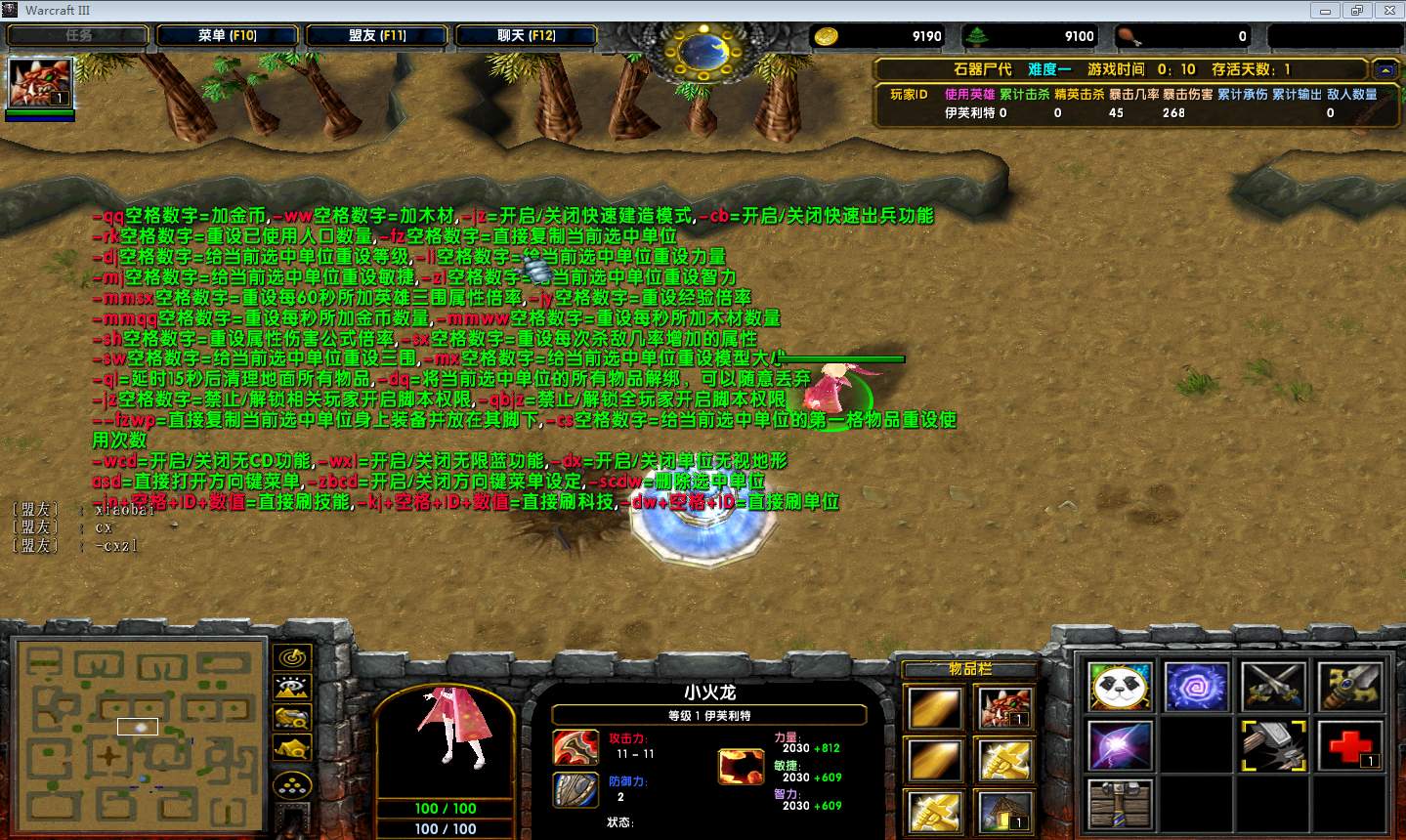Use the red dragon head inventory item
The height and width of the screenshot is (840, 1406).
coord(1004,707)
